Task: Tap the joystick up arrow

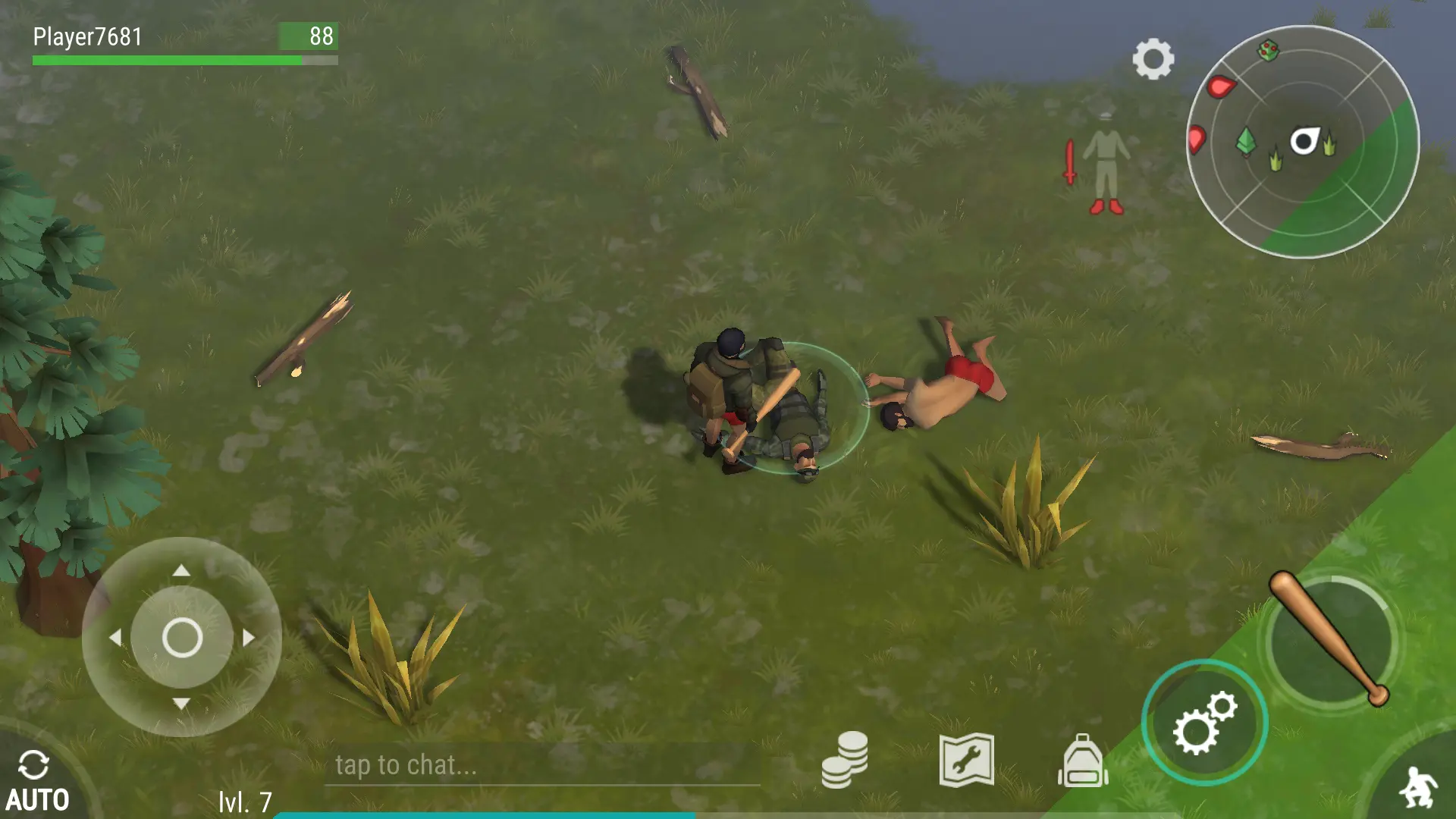Action: coord(181,571)
